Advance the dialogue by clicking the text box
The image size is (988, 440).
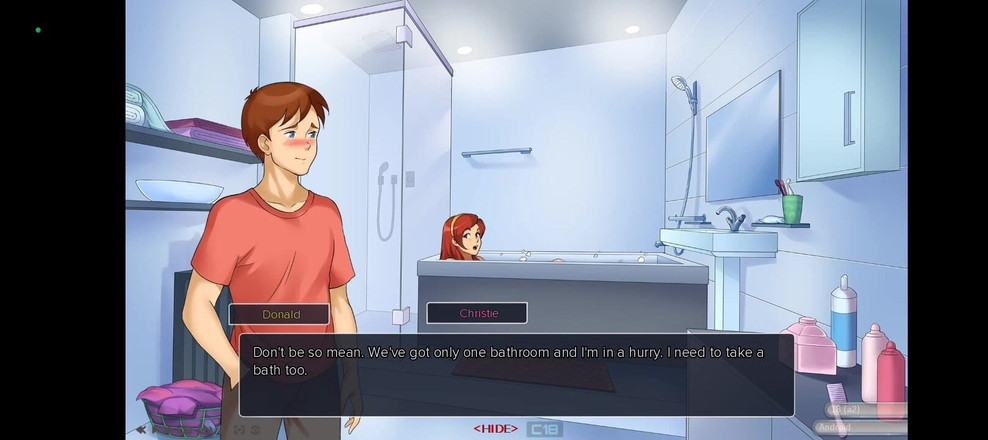pos(516,374)
